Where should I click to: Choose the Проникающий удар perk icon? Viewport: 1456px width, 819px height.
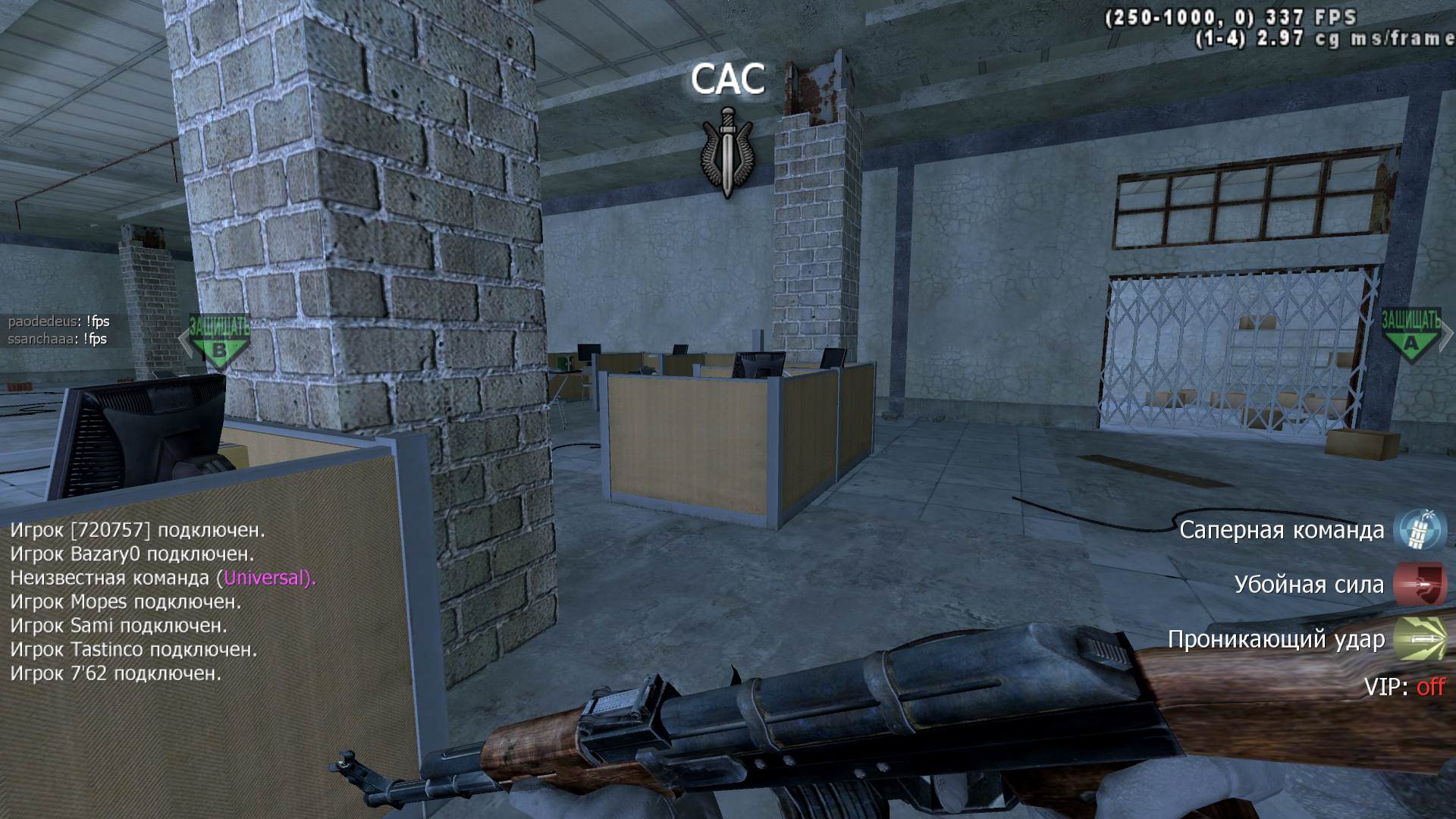click(1420, 639)
